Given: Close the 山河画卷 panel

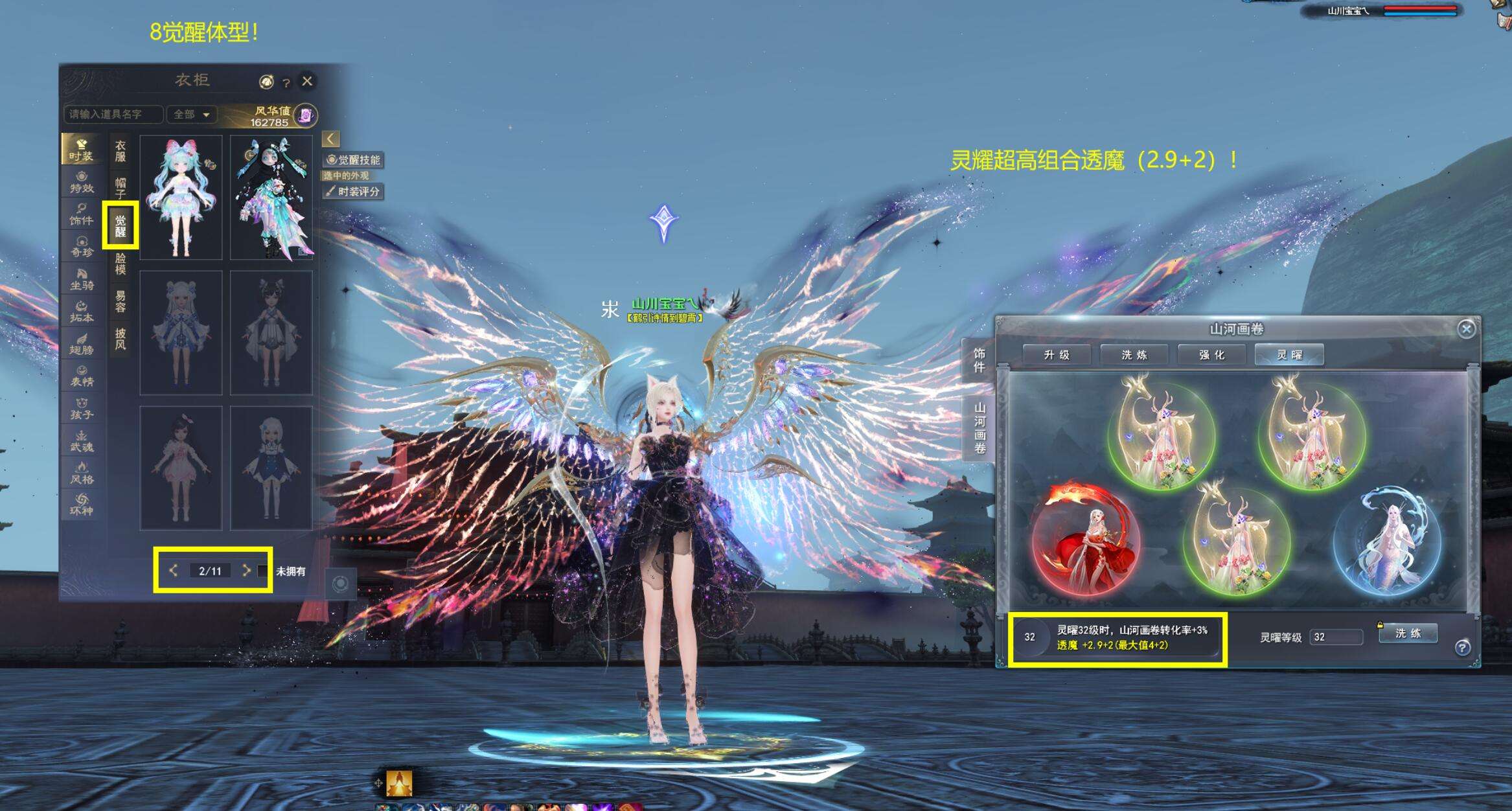Looking at the screenshot, I should pos(1466,329).
